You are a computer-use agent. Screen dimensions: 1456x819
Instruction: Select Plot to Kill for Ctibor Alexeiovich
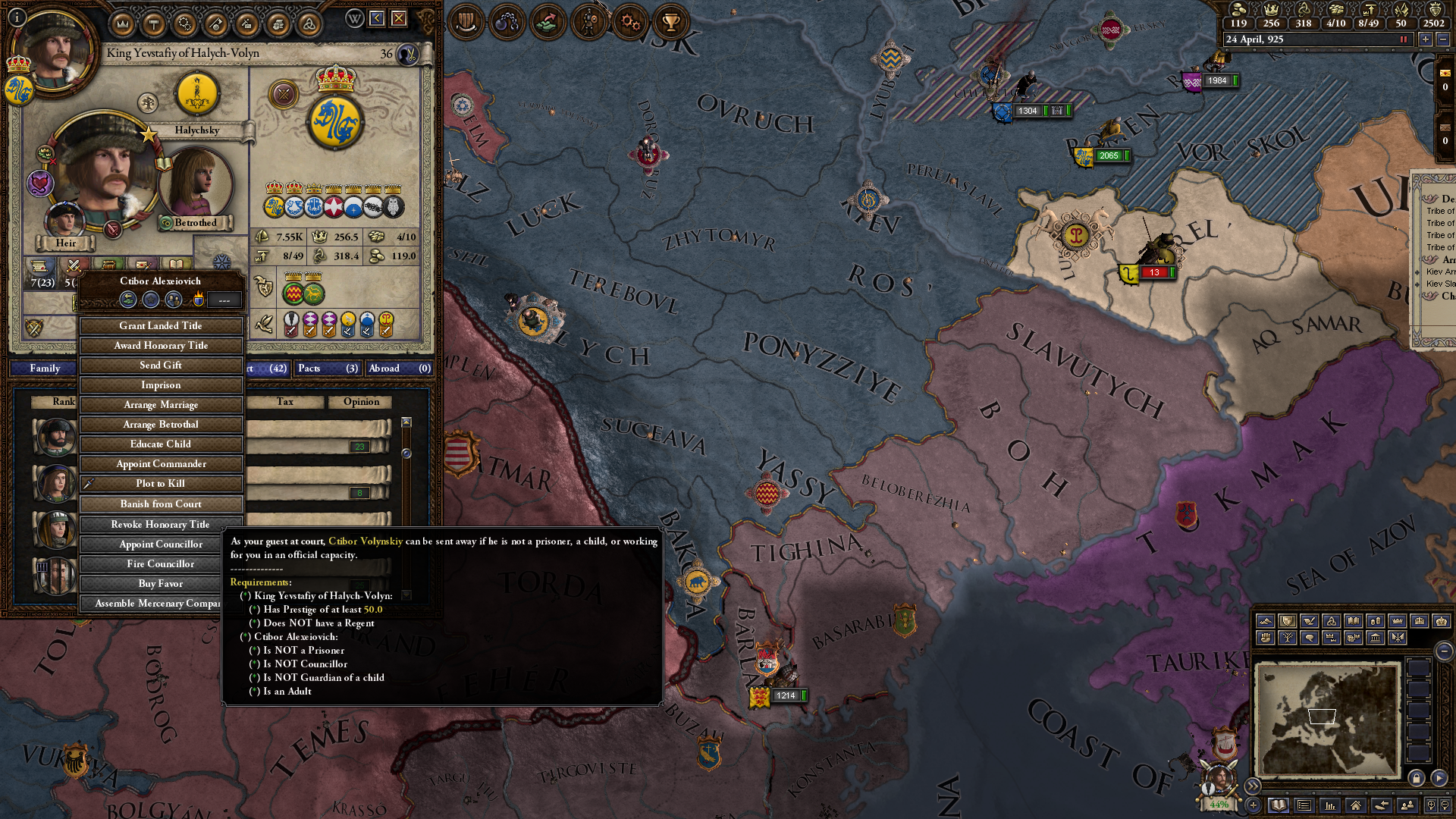click(161, 483)
